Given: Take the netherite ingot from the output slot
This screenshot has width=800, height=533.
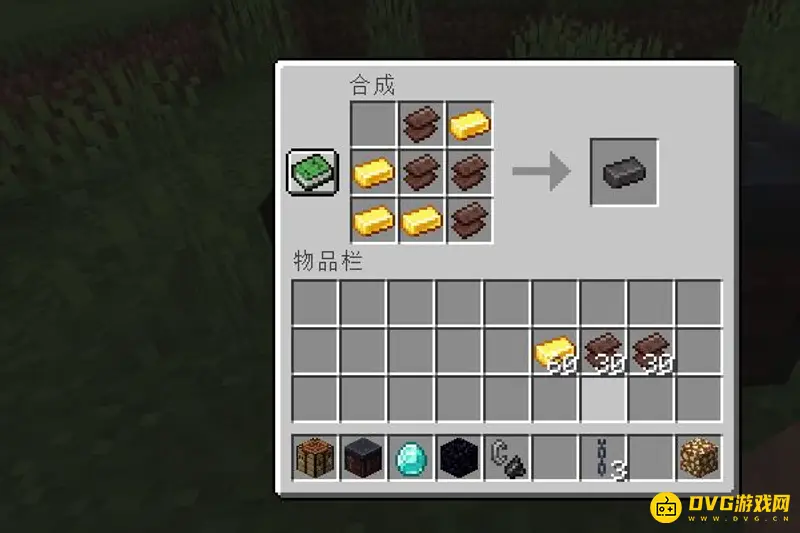Looking at the screenshot, I should click(x=624, y=172).
